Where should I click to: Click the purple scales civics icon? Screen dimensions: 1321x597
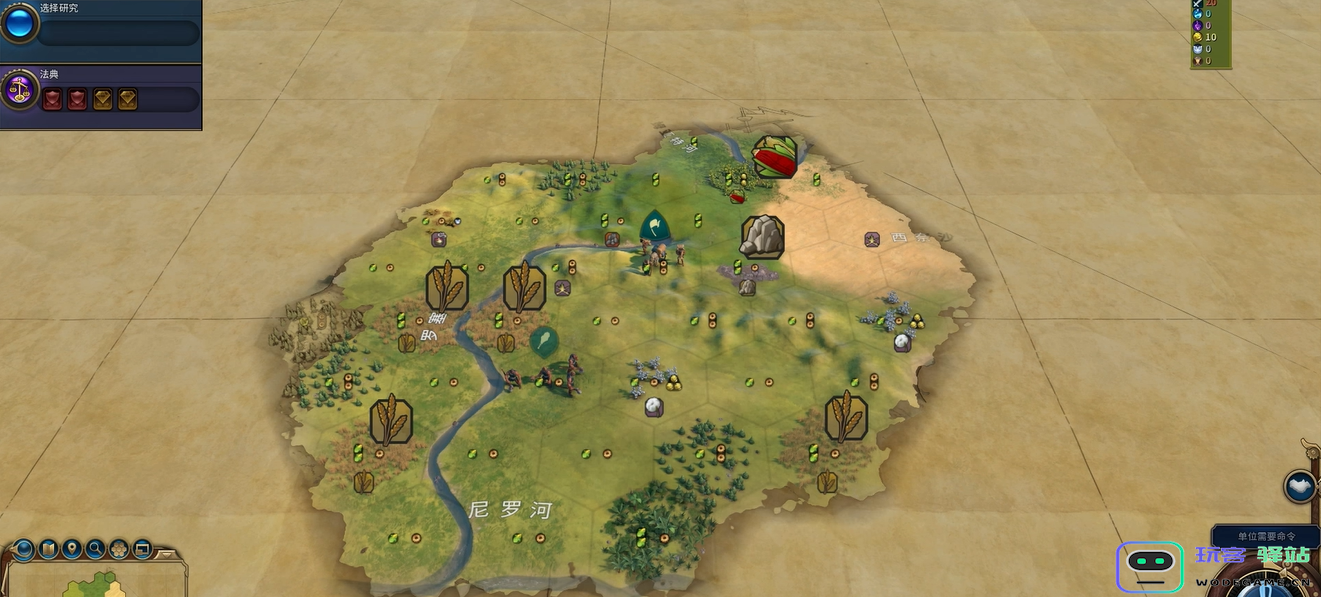[x=19, y=92]
